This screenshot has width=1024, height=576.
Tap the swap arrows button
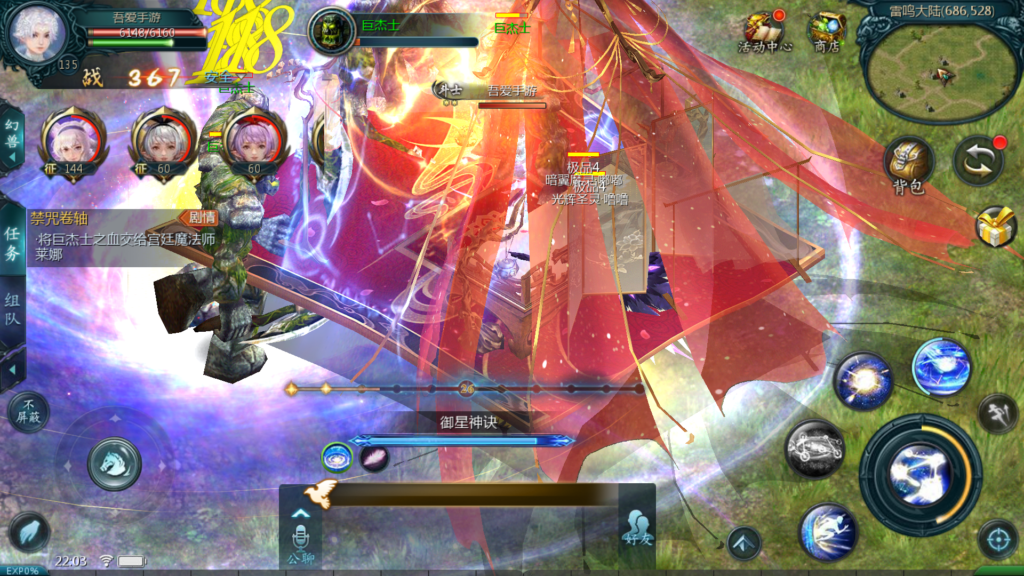coord(977,161)
